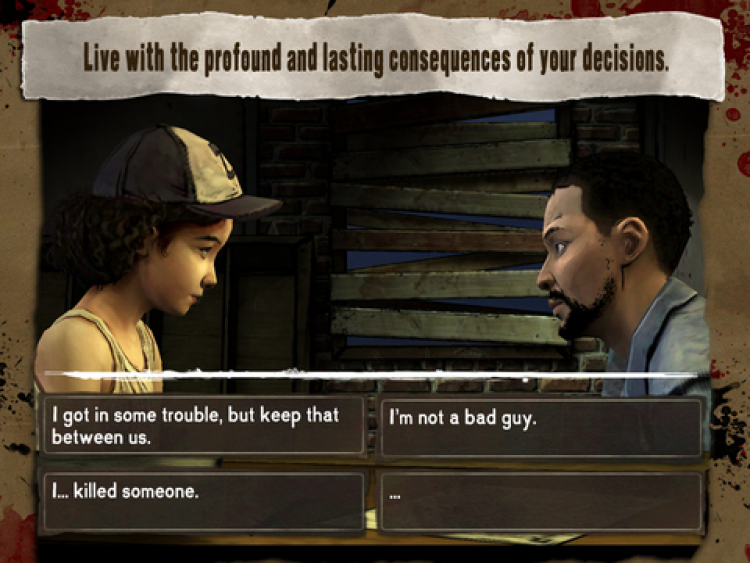Screen dimensions: 750x563
Task: Choose the "I got in some trouble" reply
Action: (201, 426)
